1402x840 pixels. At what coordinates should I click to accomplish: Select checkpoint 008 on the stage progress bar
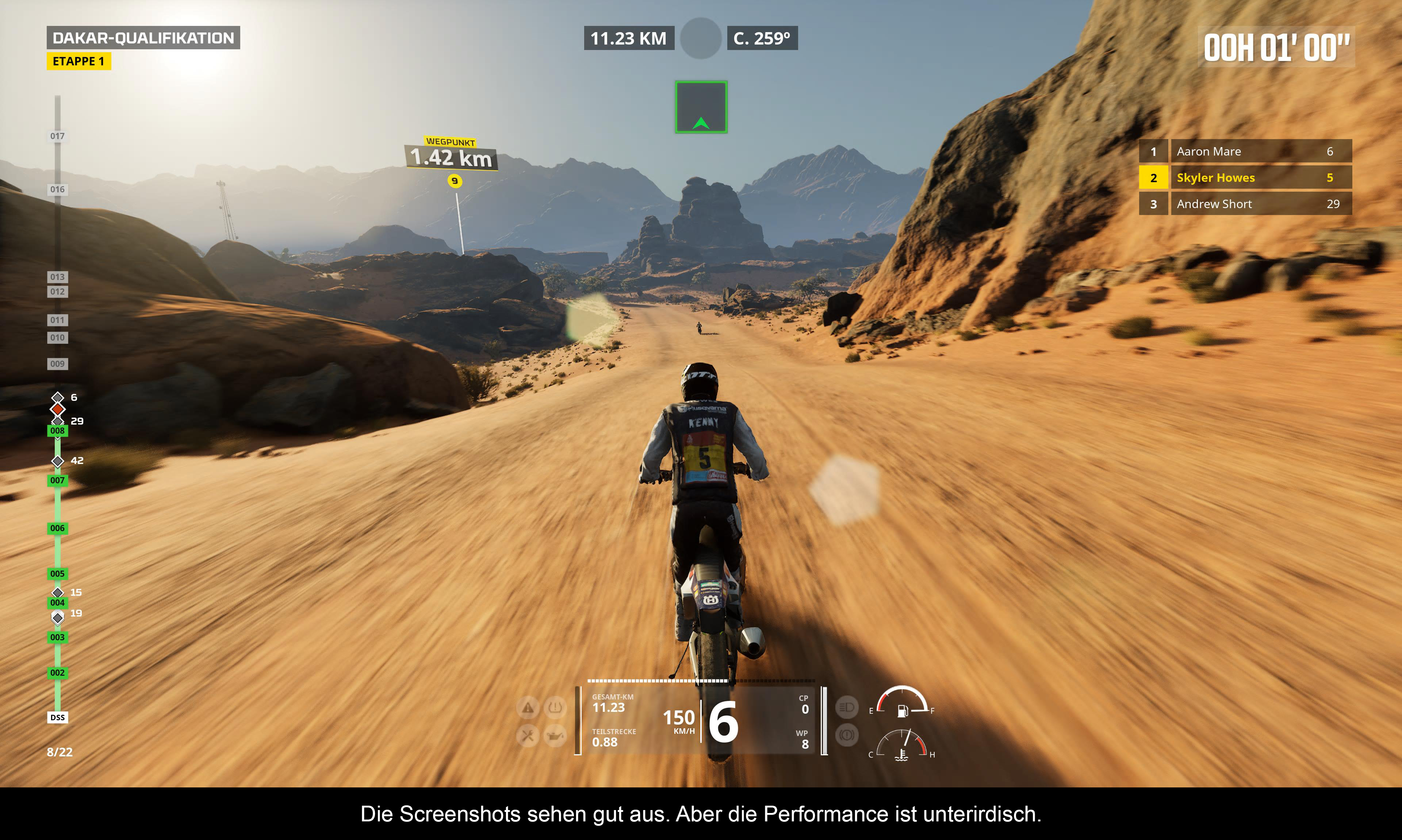click(57, 431)
